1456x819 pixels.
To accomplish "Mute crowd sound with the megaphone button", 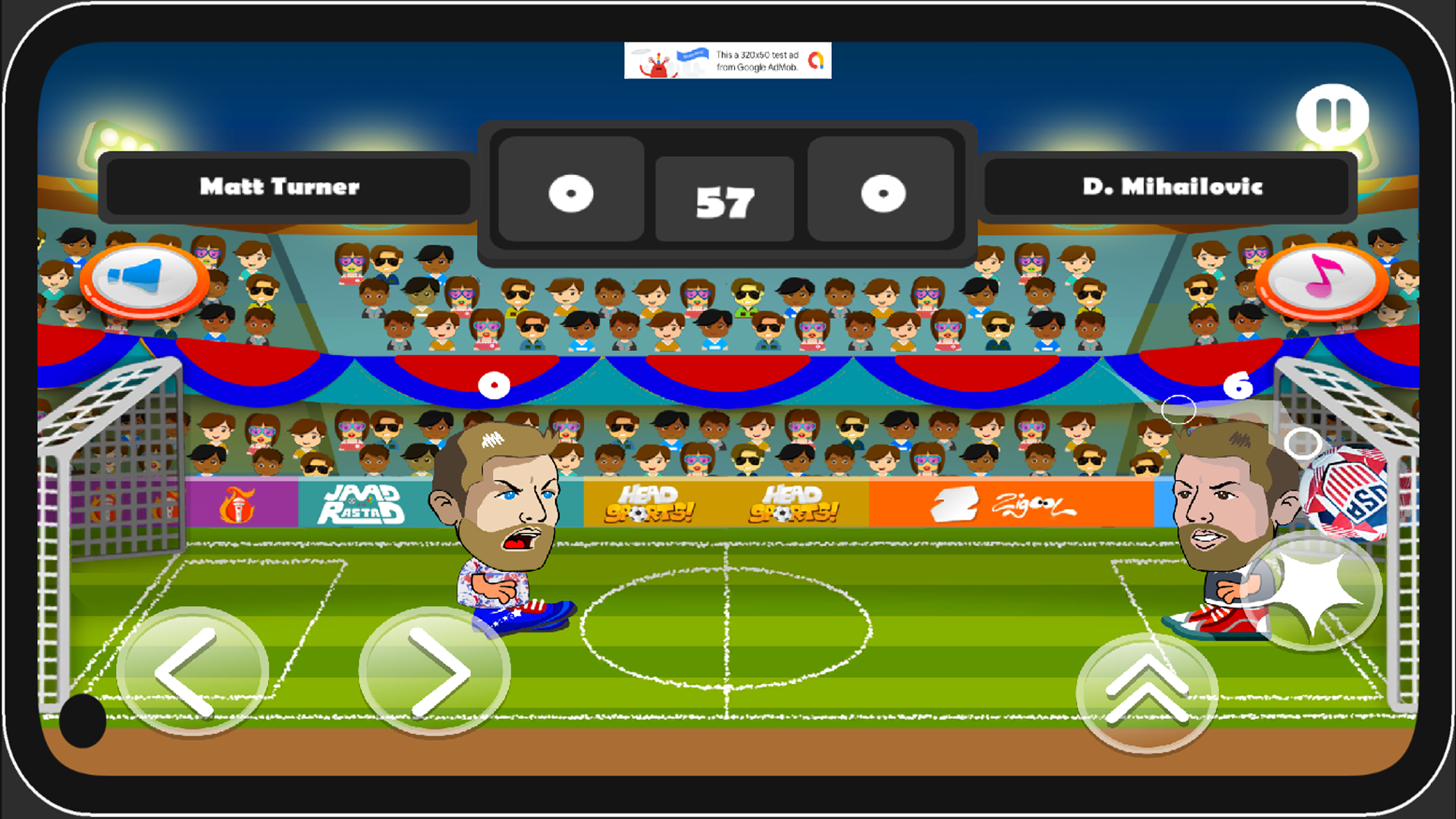I will pos(146,279).
